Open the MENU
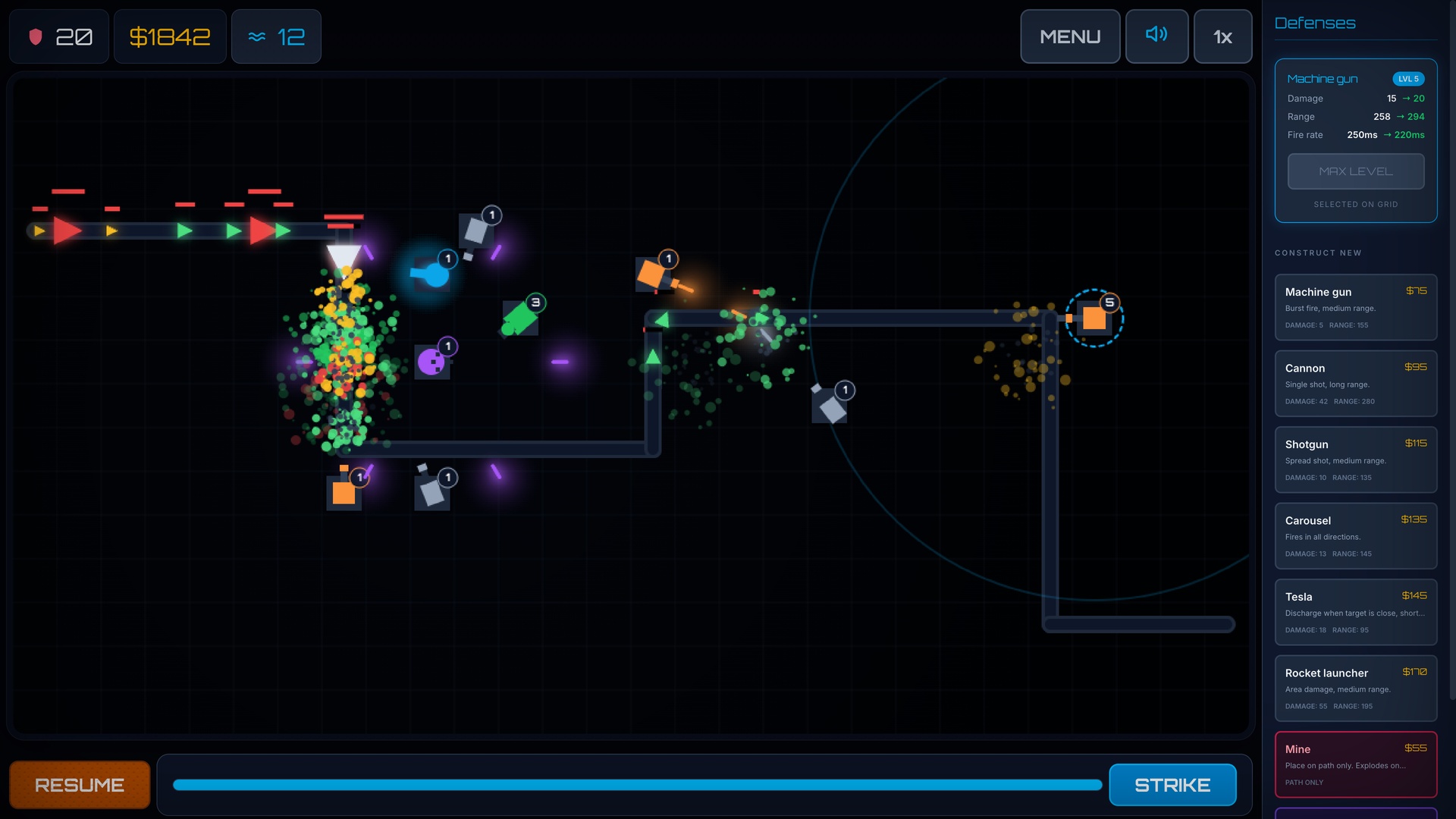 1070,36
